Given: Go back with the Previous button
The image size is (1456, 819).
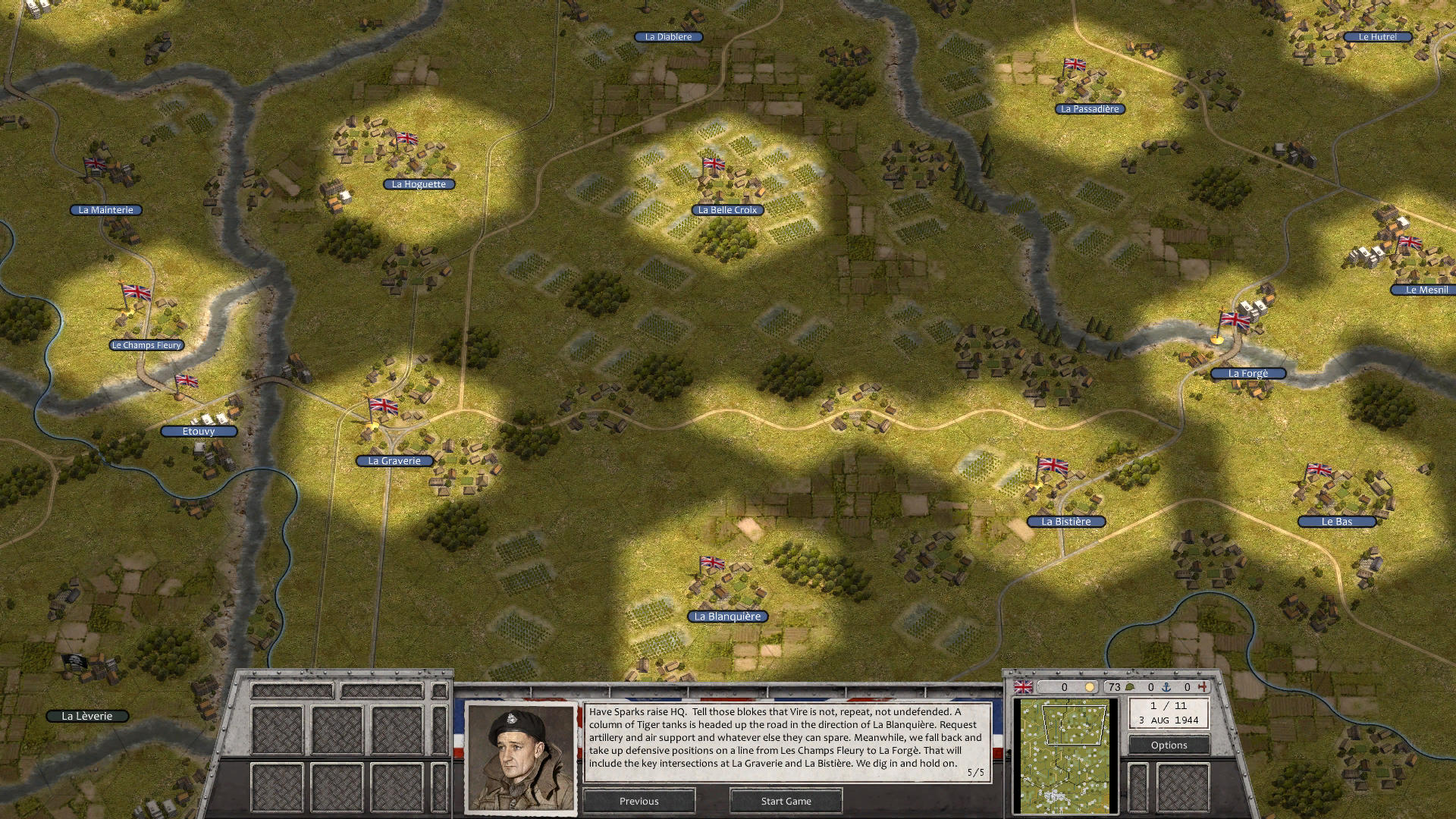Looking at the screenshot, I should 639,801.
